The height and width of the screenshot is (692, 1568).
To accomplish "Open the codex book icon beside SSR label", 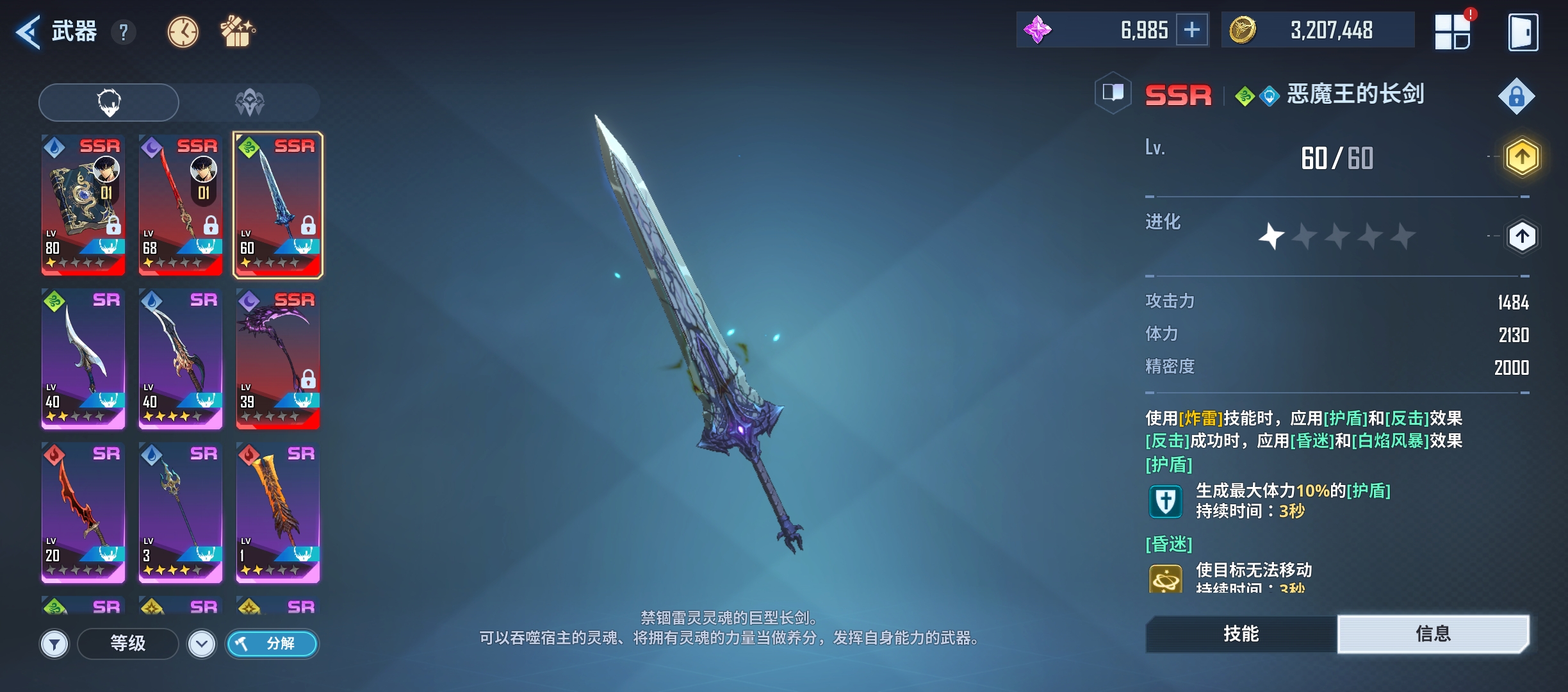I will (x=1114, y=94).
